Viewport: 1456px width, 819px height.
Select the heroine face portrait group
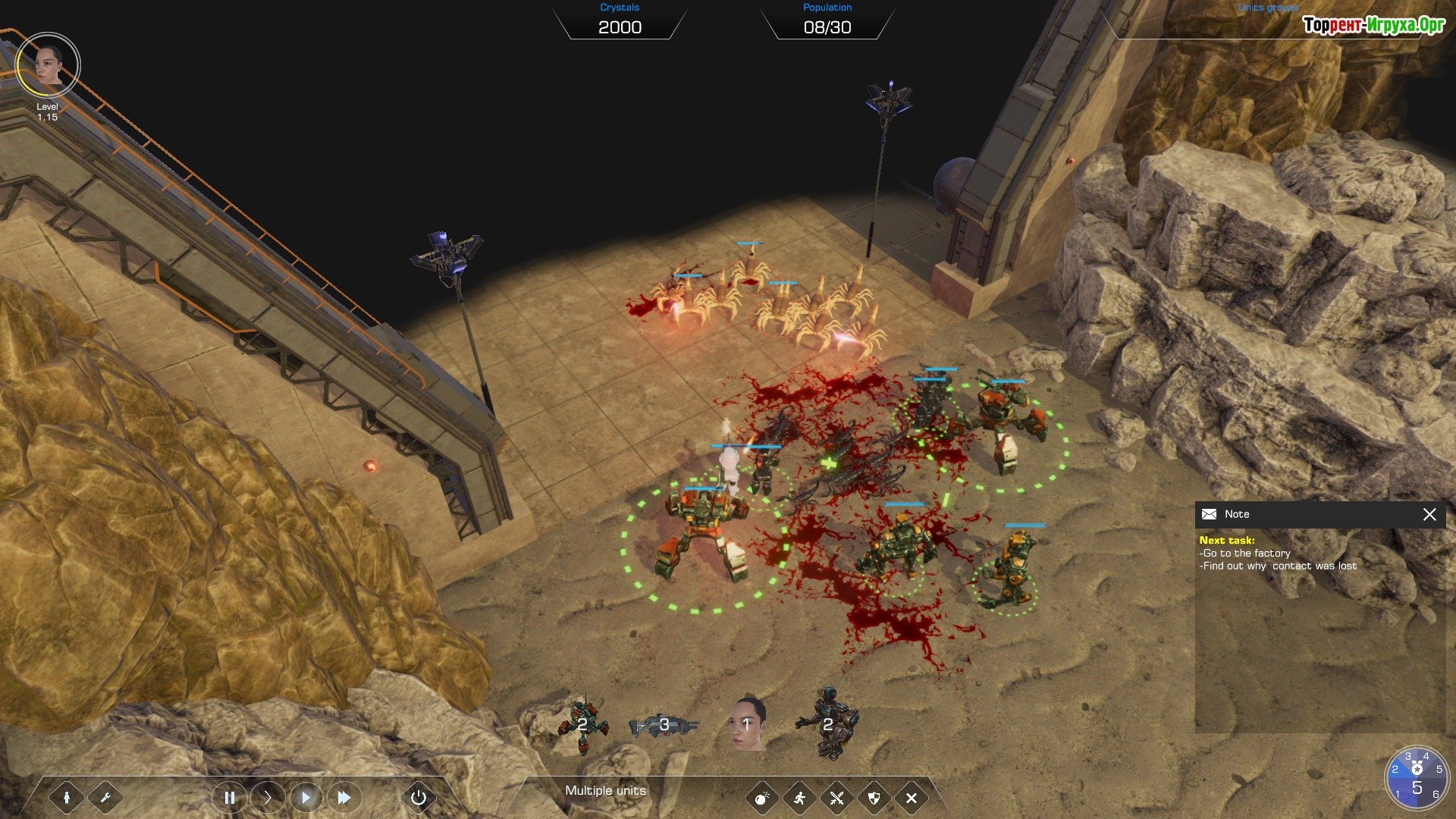[x=747, y=724]
